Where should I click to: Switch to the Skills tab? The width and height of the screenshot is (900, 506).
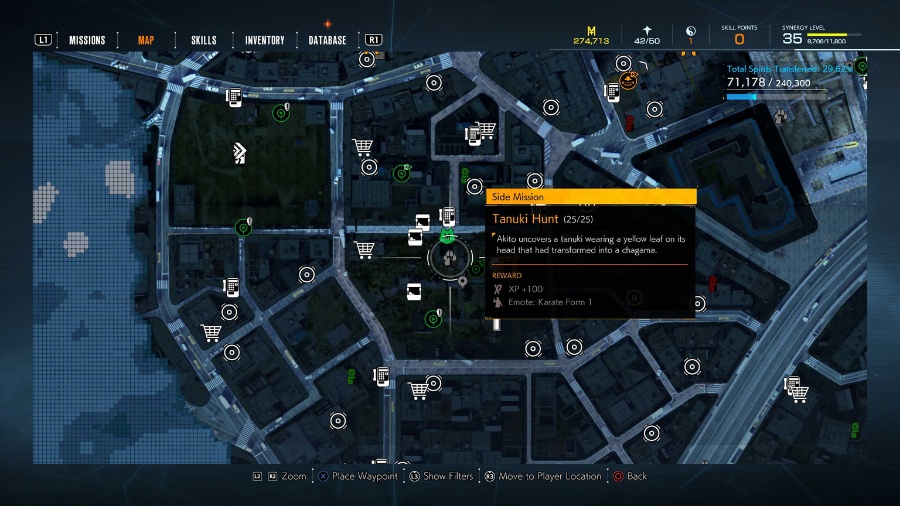(x=204, y=41)
